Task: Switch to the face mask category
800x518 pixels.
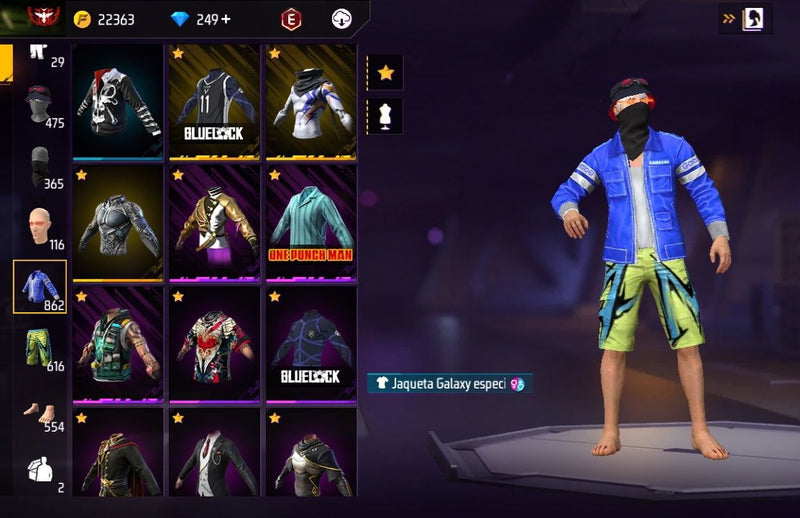Action: [40, 166]
